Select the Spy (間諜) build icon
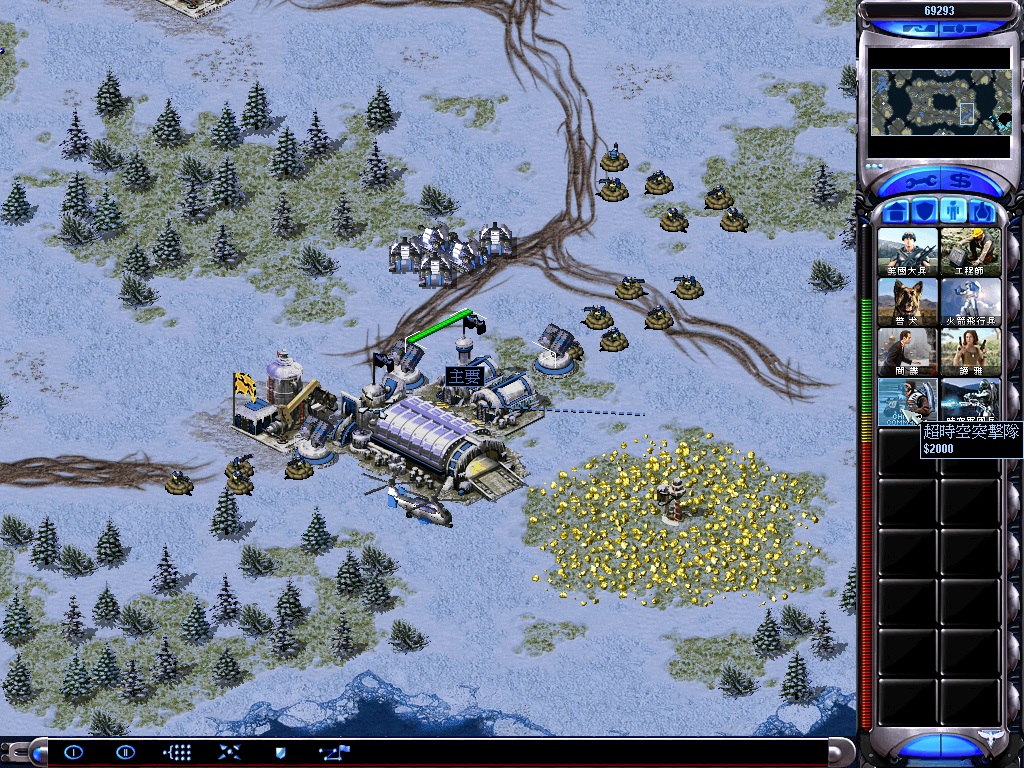Screen dimensions: 1024x768 [908, 351]
